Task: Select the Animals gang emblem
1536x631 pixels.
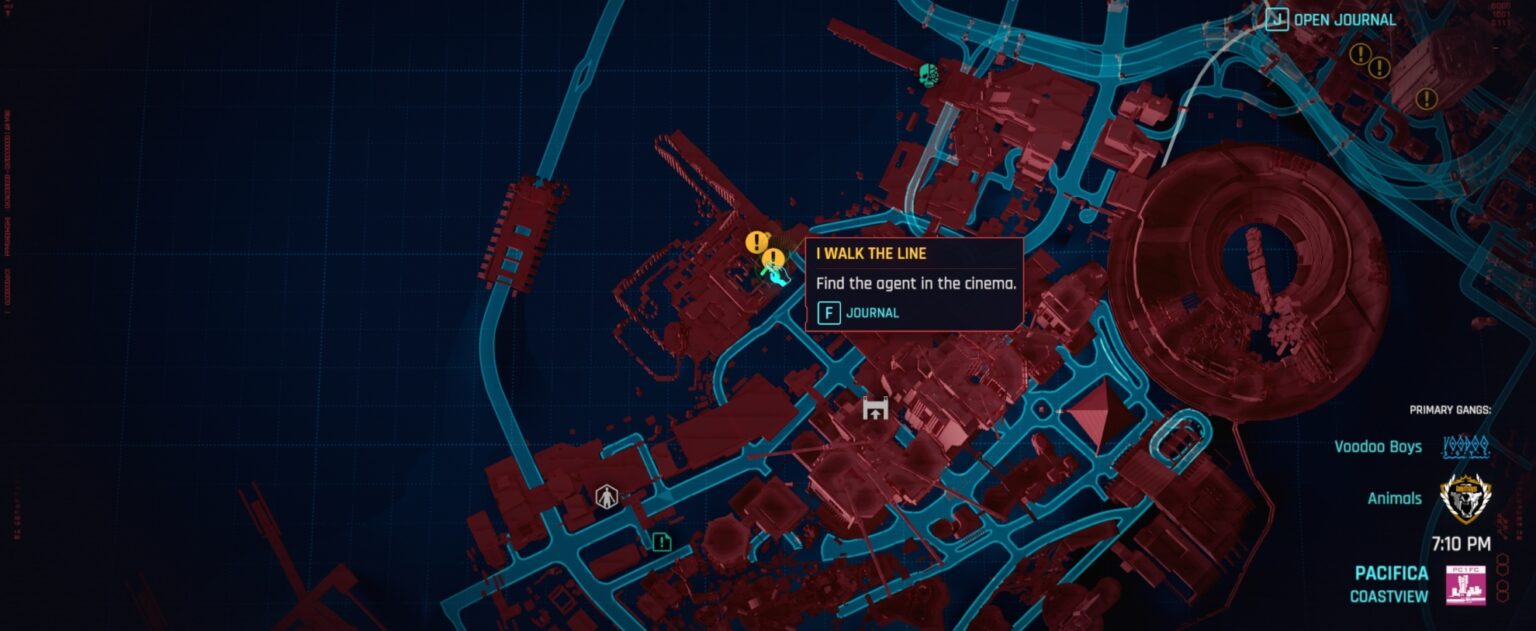Action: pos(1465,497)
